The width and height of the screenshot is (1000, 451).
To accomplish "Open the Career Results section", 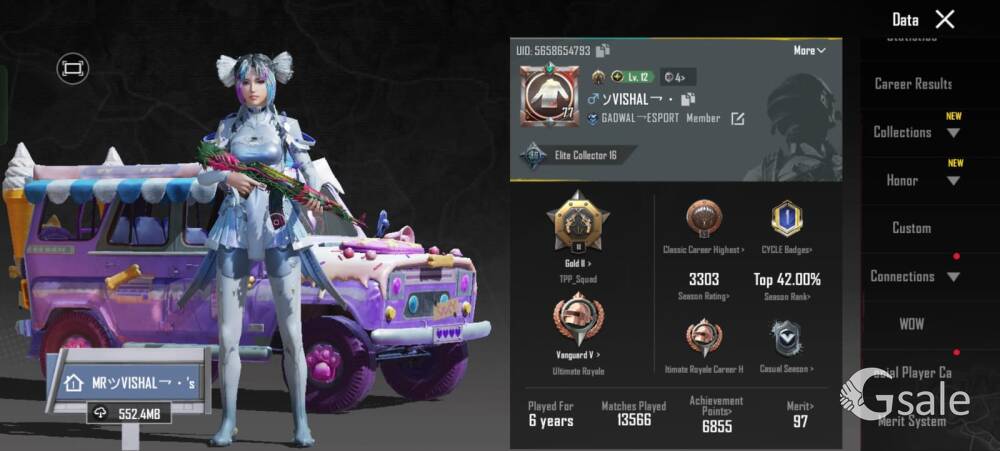I will pos(913,84).
